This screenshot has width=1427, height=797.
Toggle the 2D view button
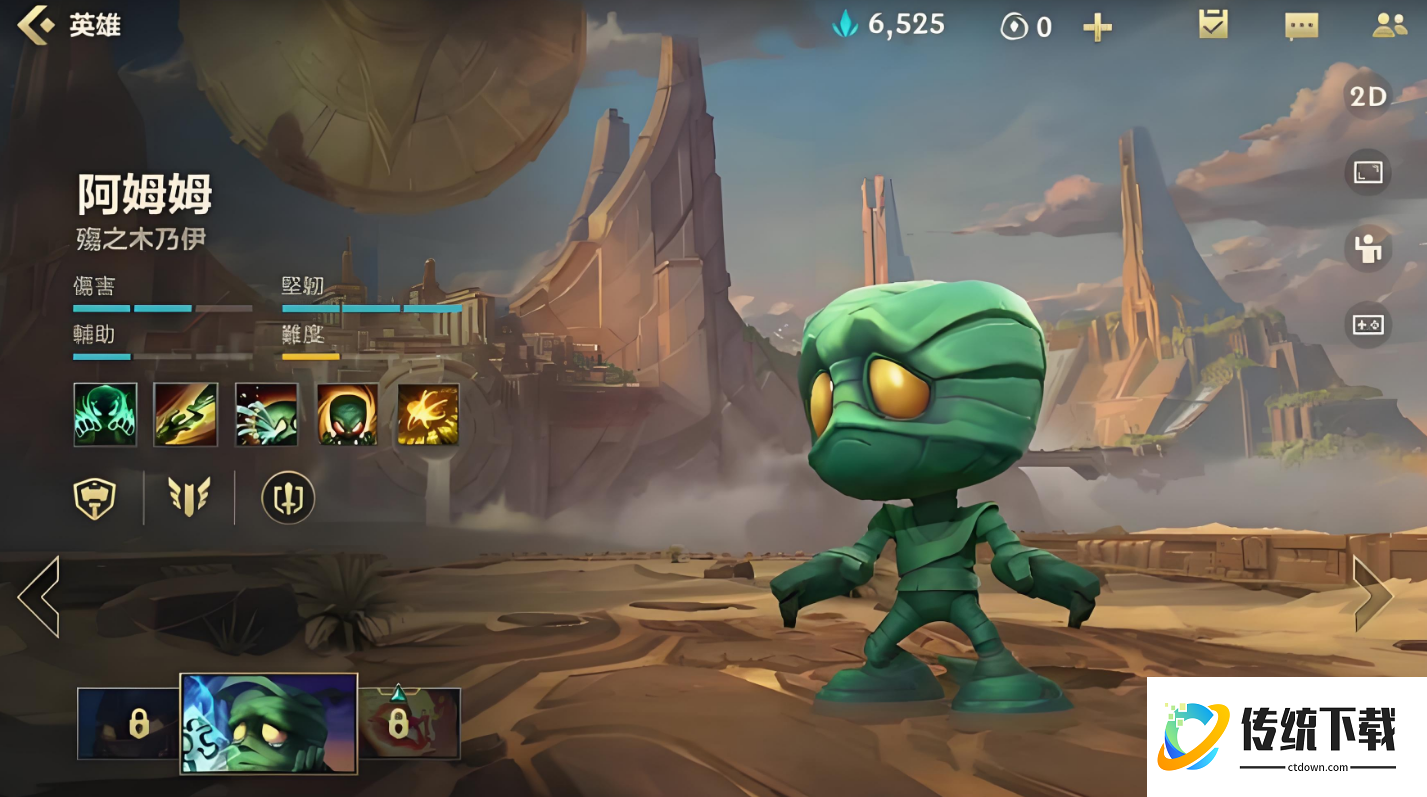tap(1367, 96)
